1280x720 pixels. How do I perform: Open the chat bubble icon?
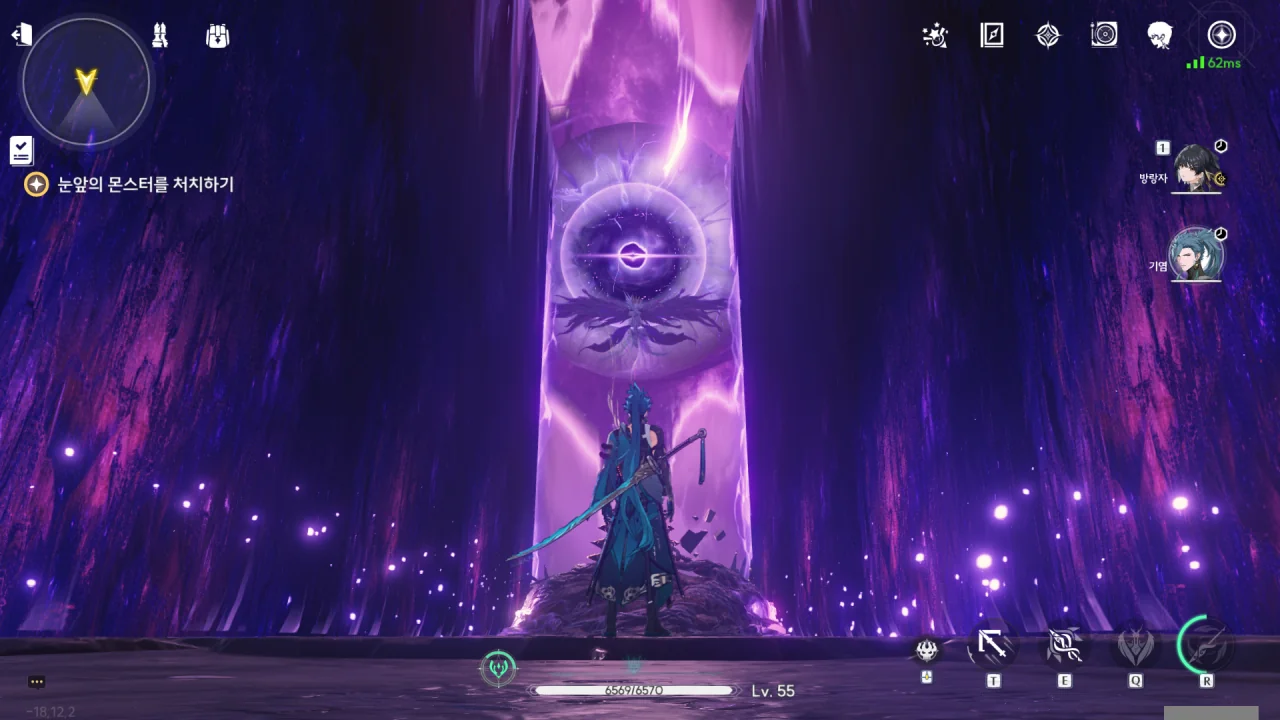point(37,682)
